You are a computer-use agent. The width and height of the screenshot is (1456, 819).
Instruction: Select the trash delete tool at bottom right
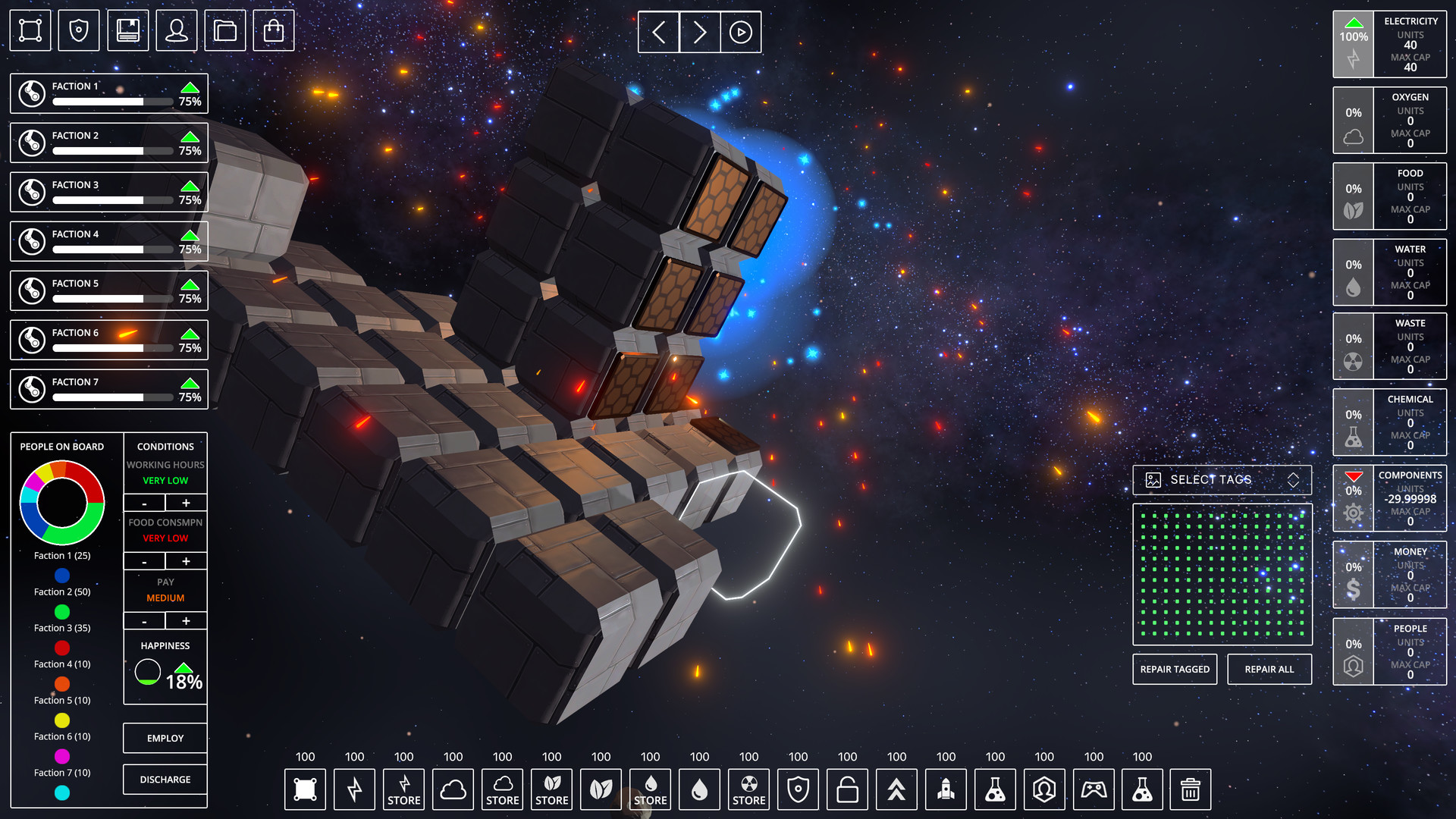coord(1189,789)
